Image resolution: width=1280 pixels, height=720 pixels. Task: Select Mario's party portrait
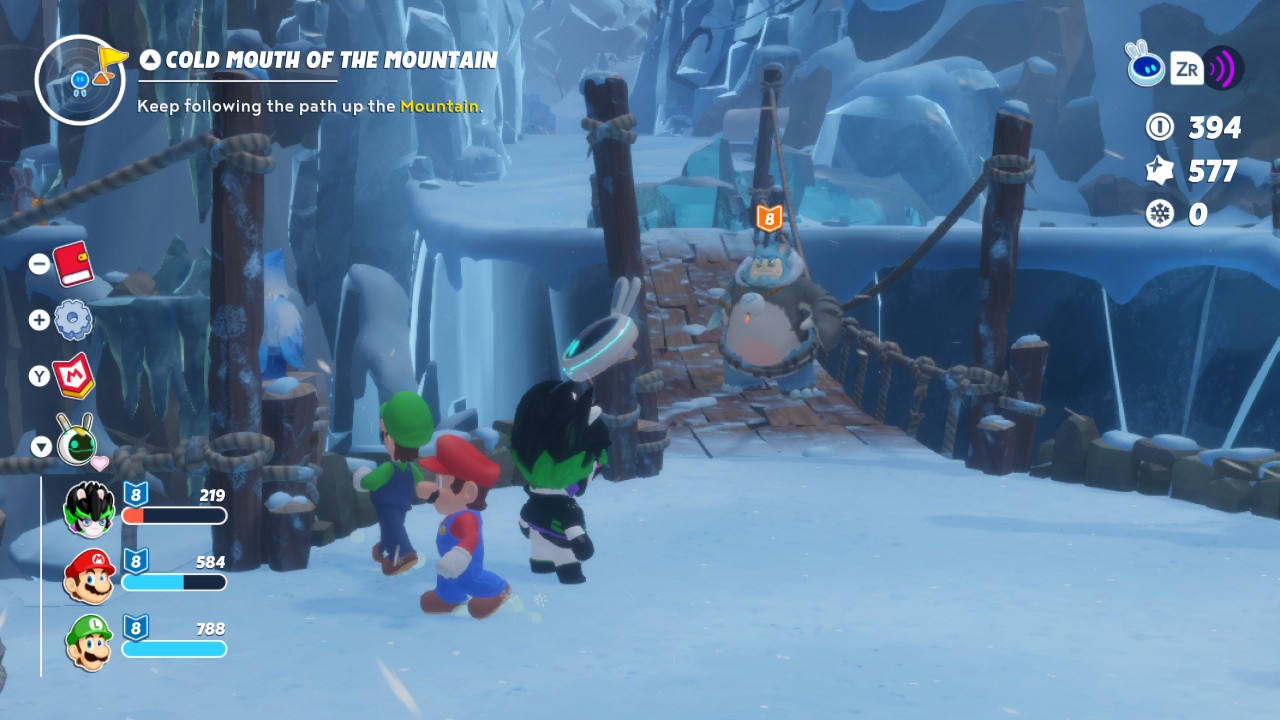pyautogui.click(x=90, y=575)
